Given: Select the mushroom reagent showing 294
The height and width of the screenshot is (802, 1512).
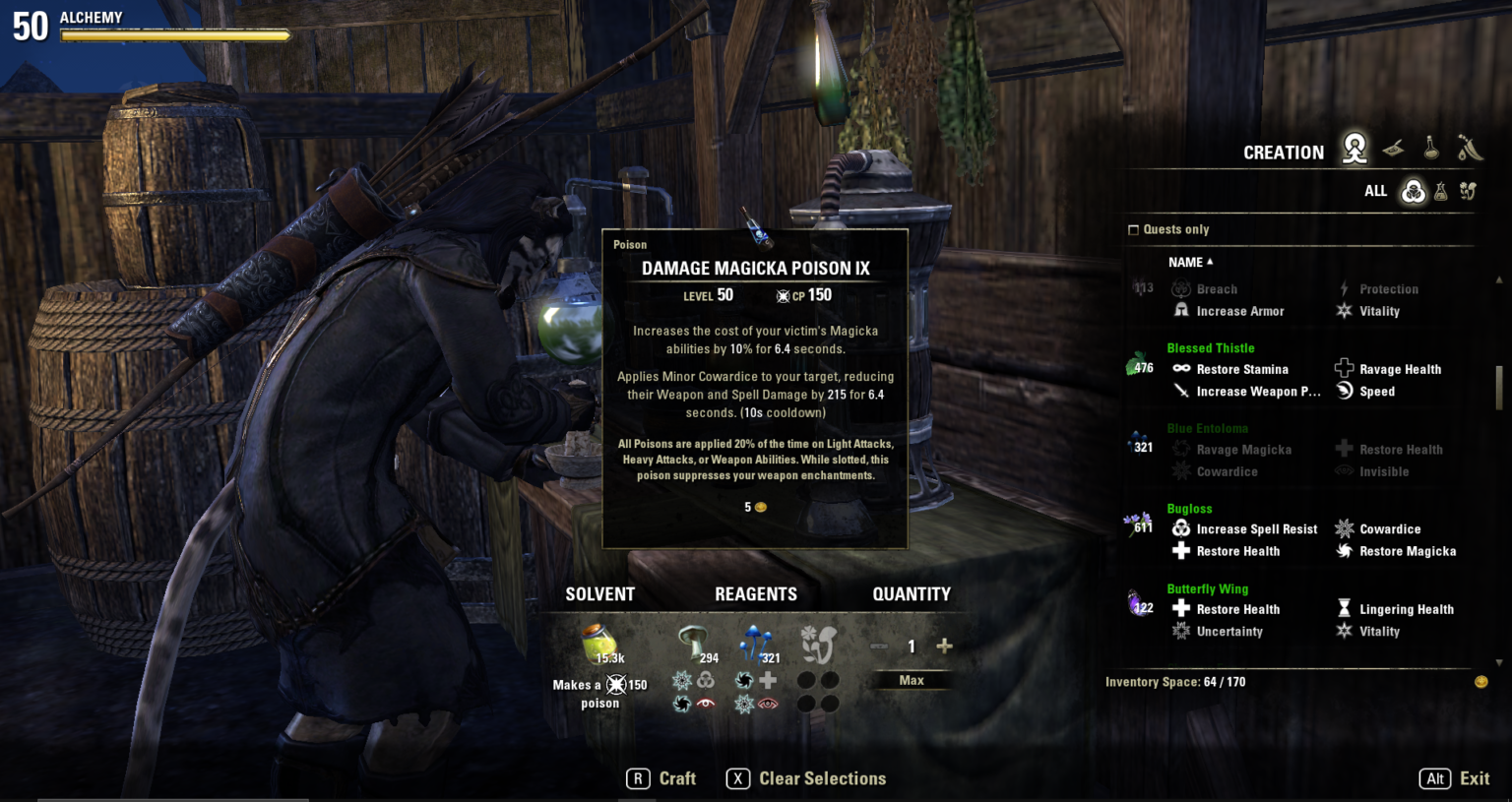Looking at the screenshot, I should pyautogui.click(x=691, y=638).
